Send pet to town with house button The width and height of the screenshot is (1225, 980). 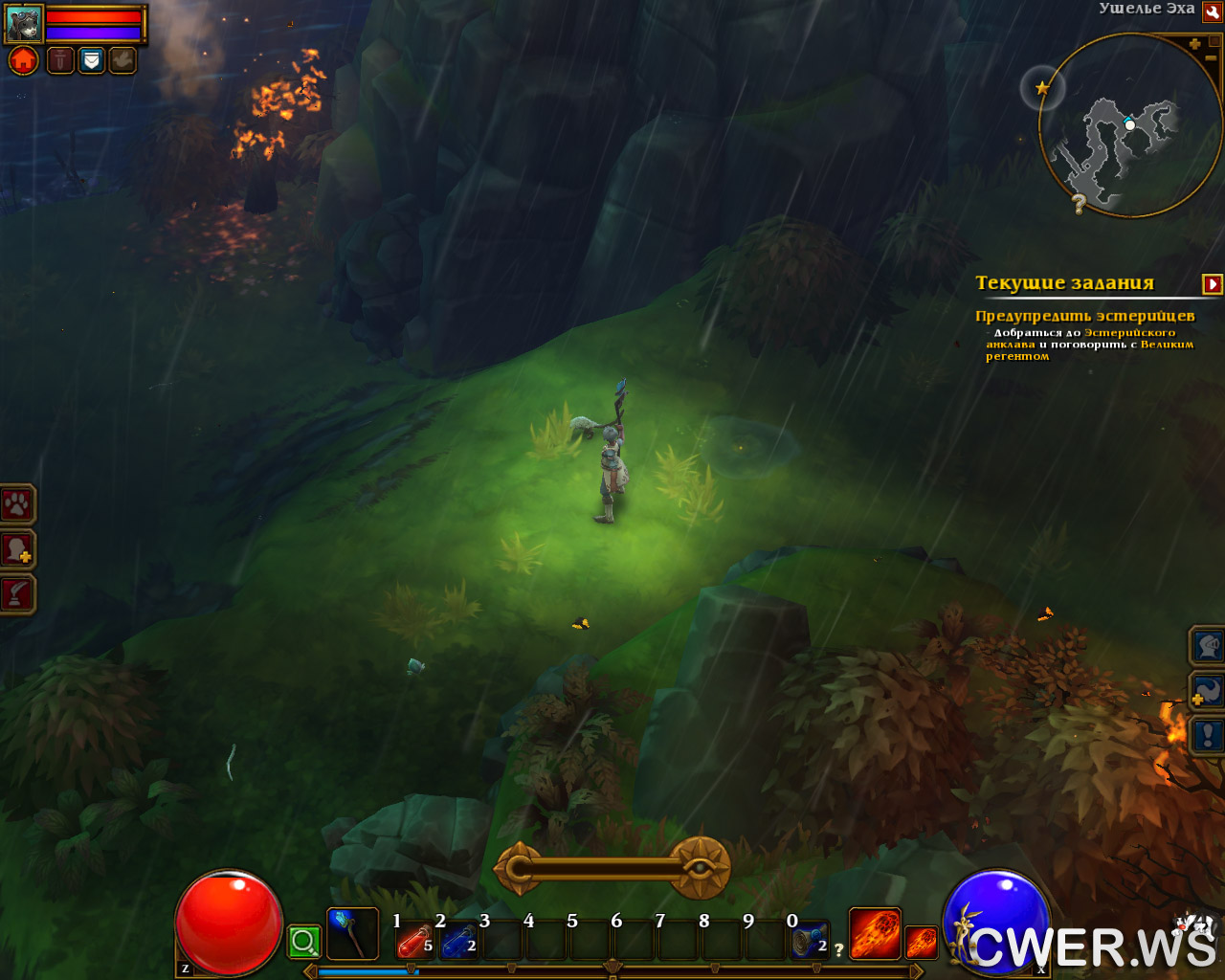[x=23, y=61]
